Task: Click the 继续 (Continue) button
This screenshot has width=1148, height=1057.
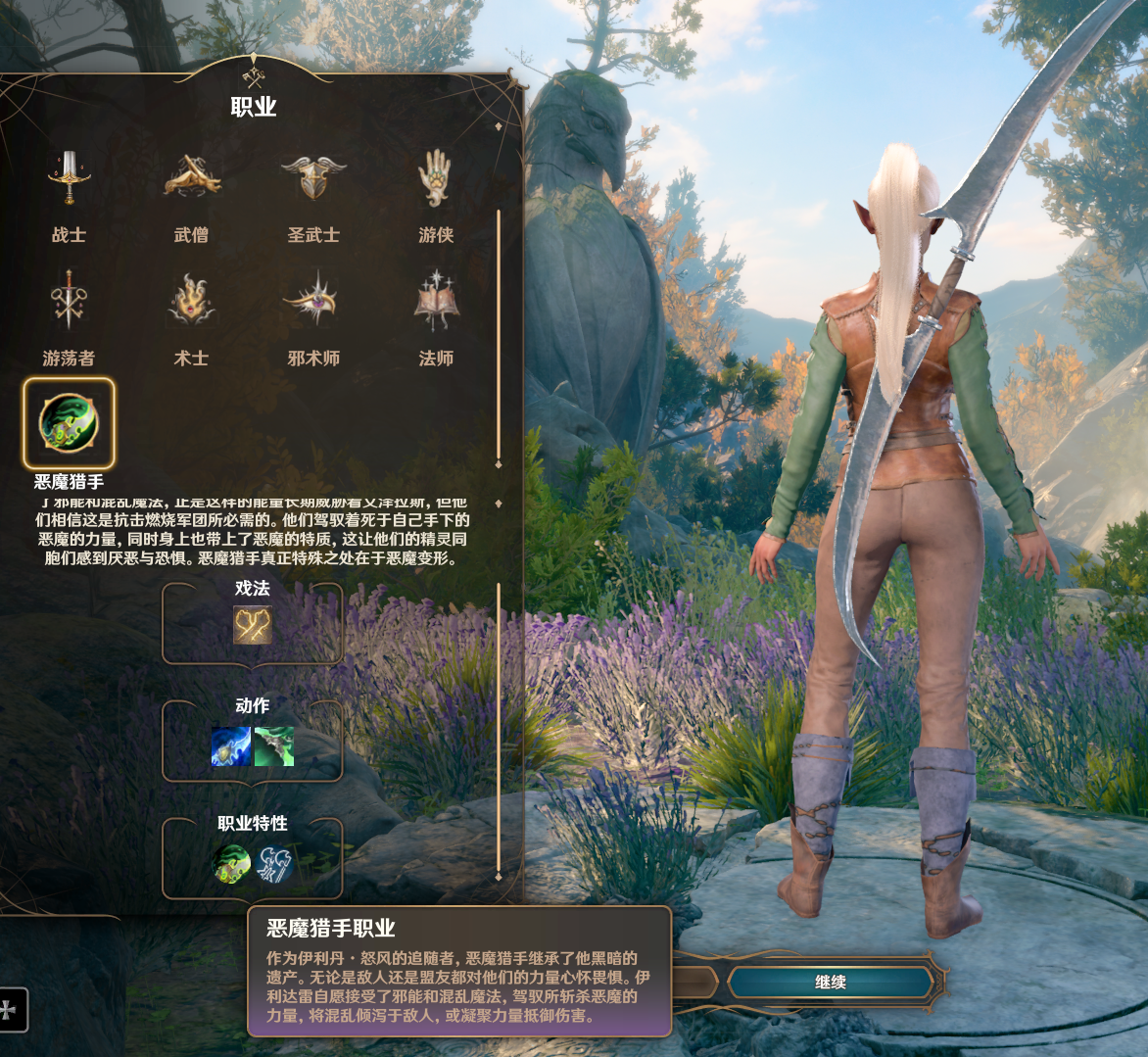Action: click(830, 982)
